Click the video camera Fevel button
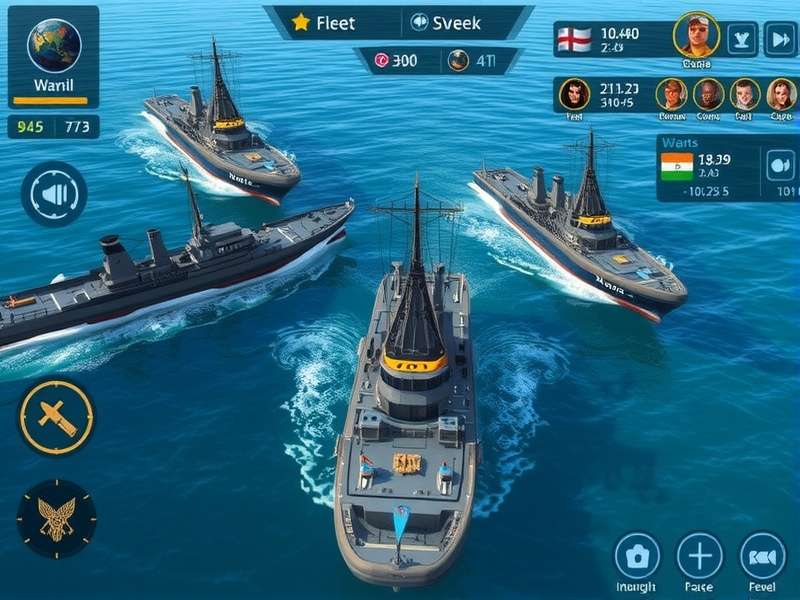 point(762,556)
